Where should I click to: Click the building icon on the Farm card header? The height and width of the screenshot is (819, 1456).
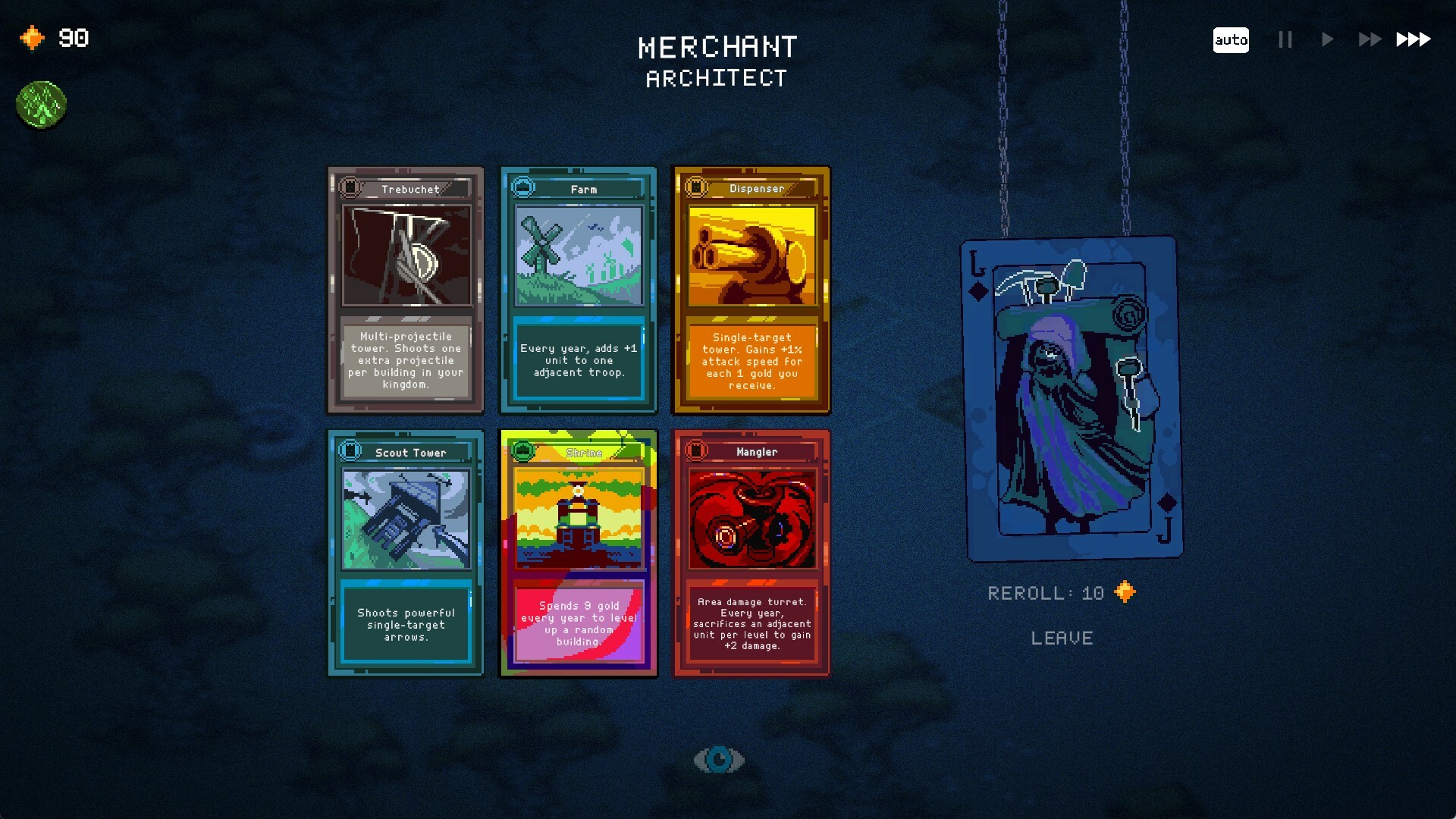[522, 188]
